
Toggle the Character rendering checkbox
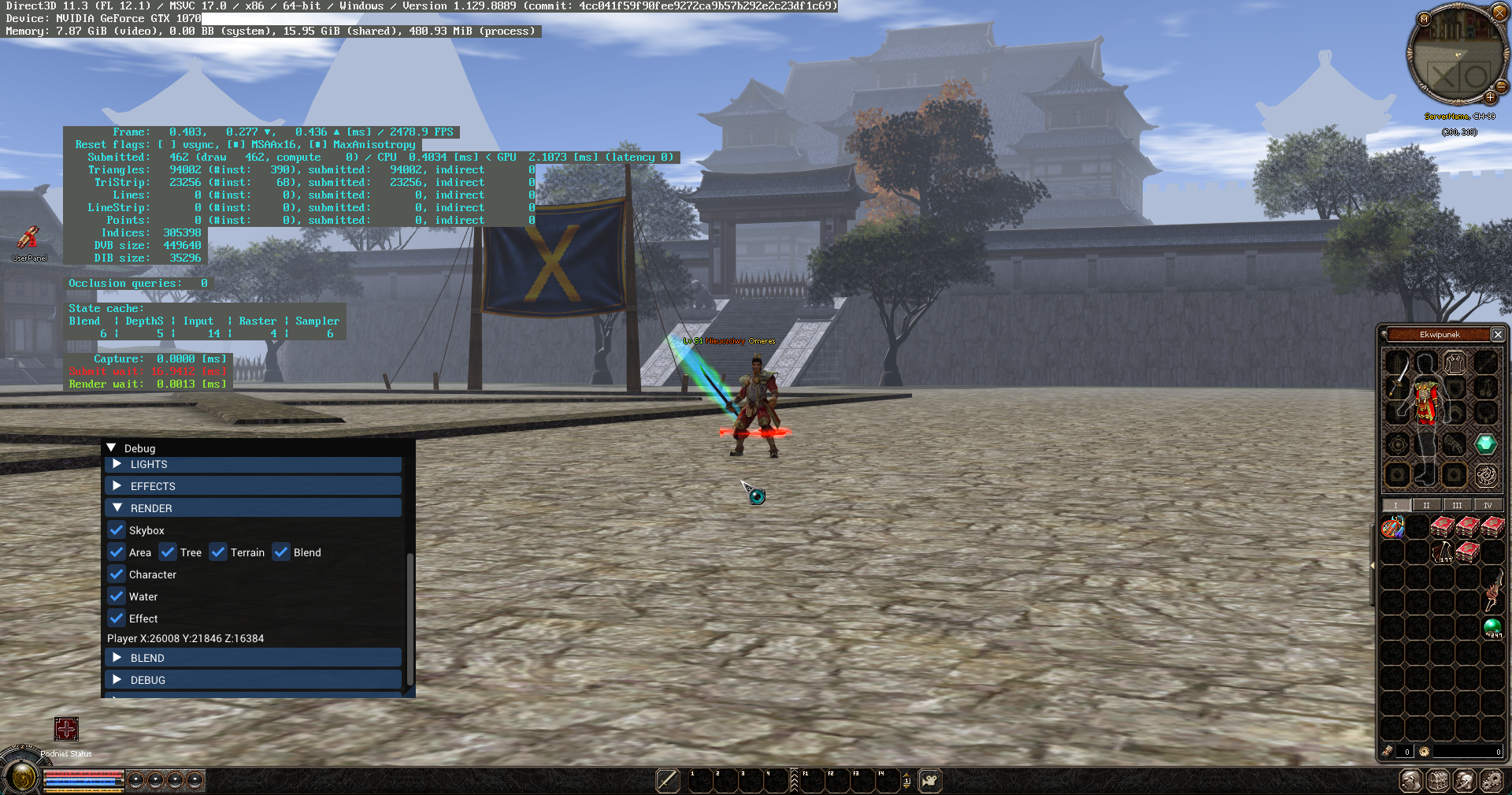(x=115, y=574)
